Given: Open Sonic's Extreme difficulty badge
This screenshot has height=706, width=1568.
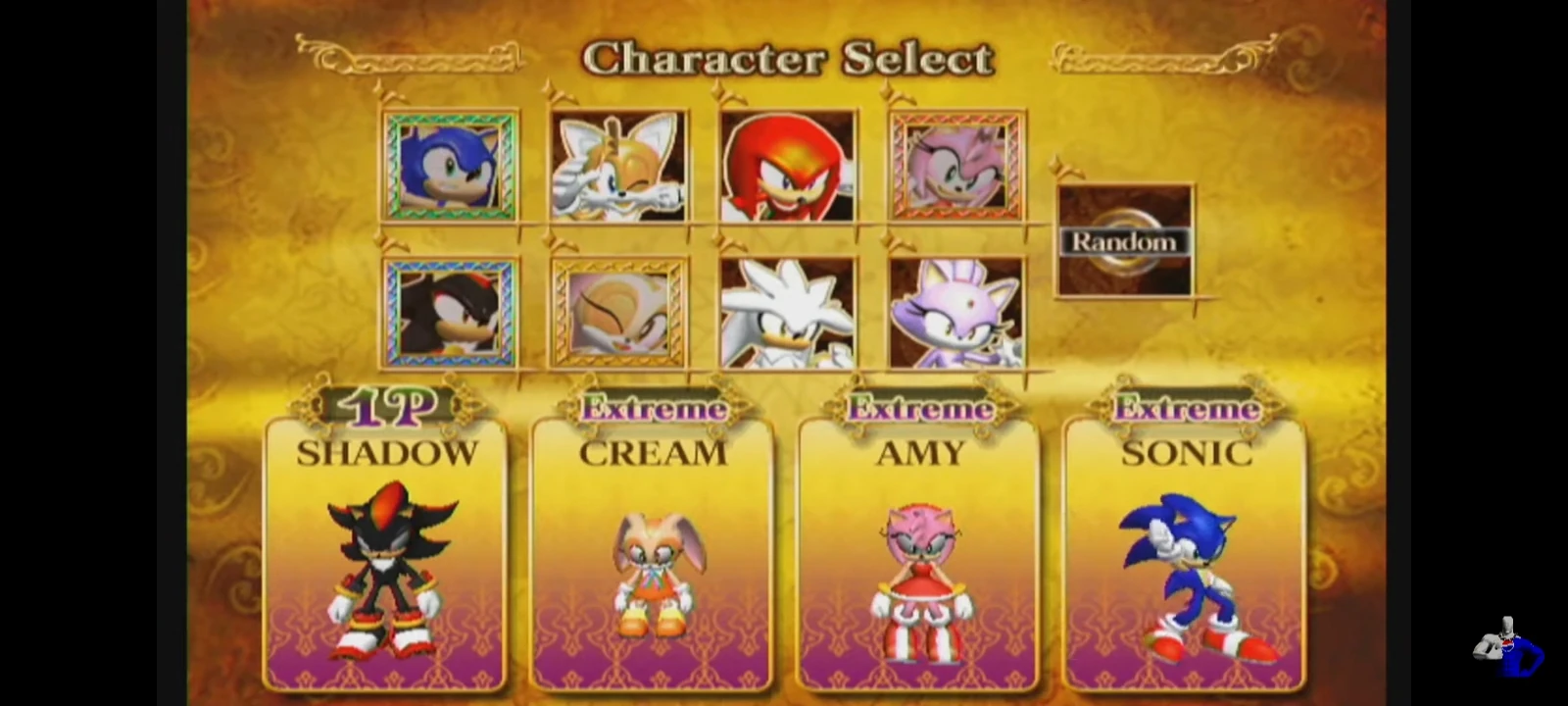Looking at the screenshot, I should pos(1186,407).
